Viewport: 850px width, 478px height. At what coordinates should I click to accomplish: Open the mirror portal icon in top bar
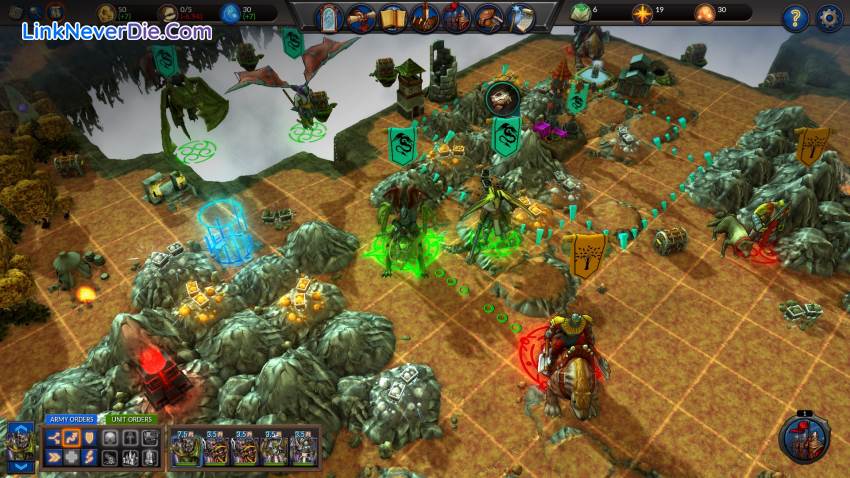pyautogui.click(x=330, y=17)
